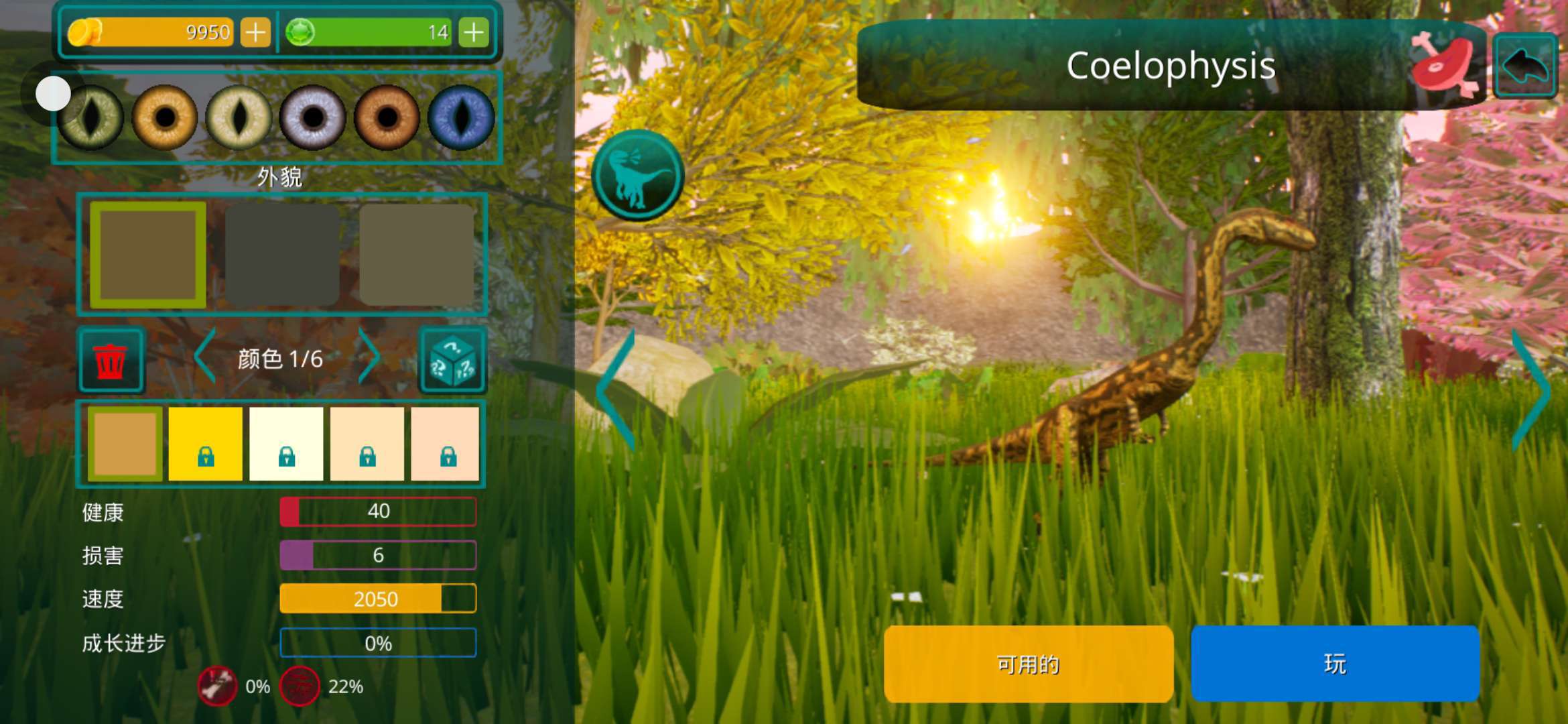Go to next color page arrow
The height and width of the screenshot is (724, 1568).
(369, 357)
